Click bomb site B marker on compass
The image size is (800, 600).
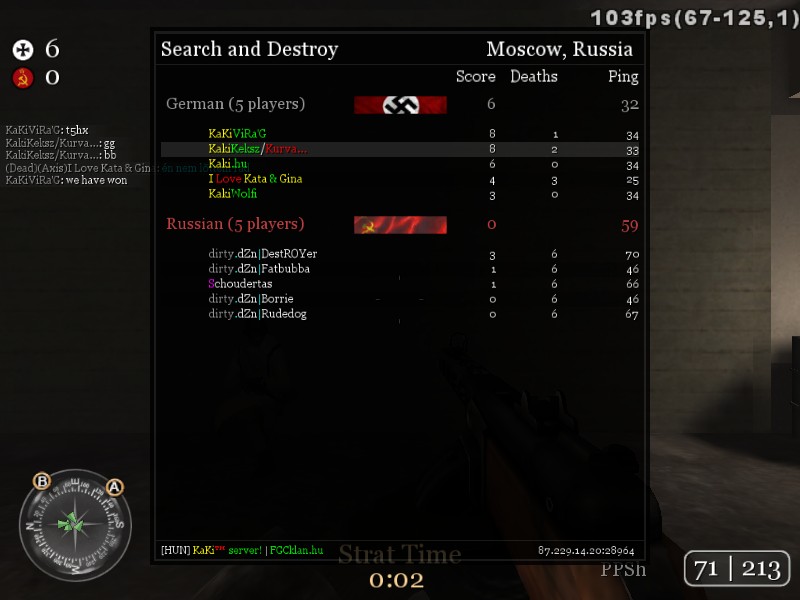42,481
